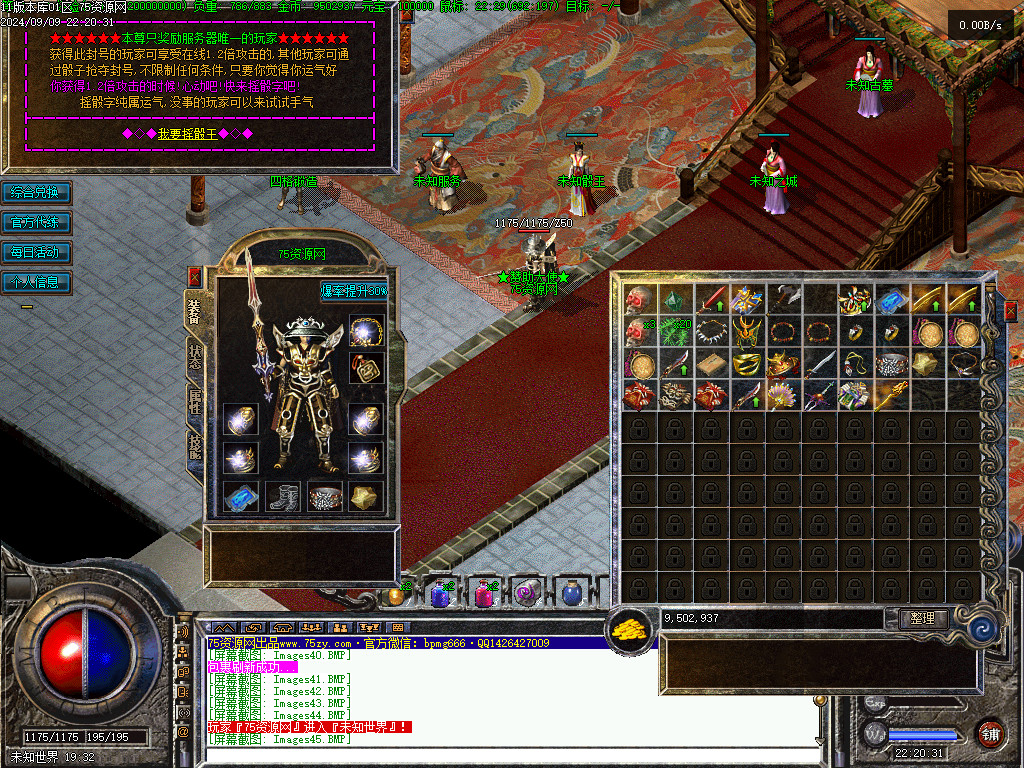Close the inventory bag window
Screen dimensions: 1024x768
(x=1010, y=312)
